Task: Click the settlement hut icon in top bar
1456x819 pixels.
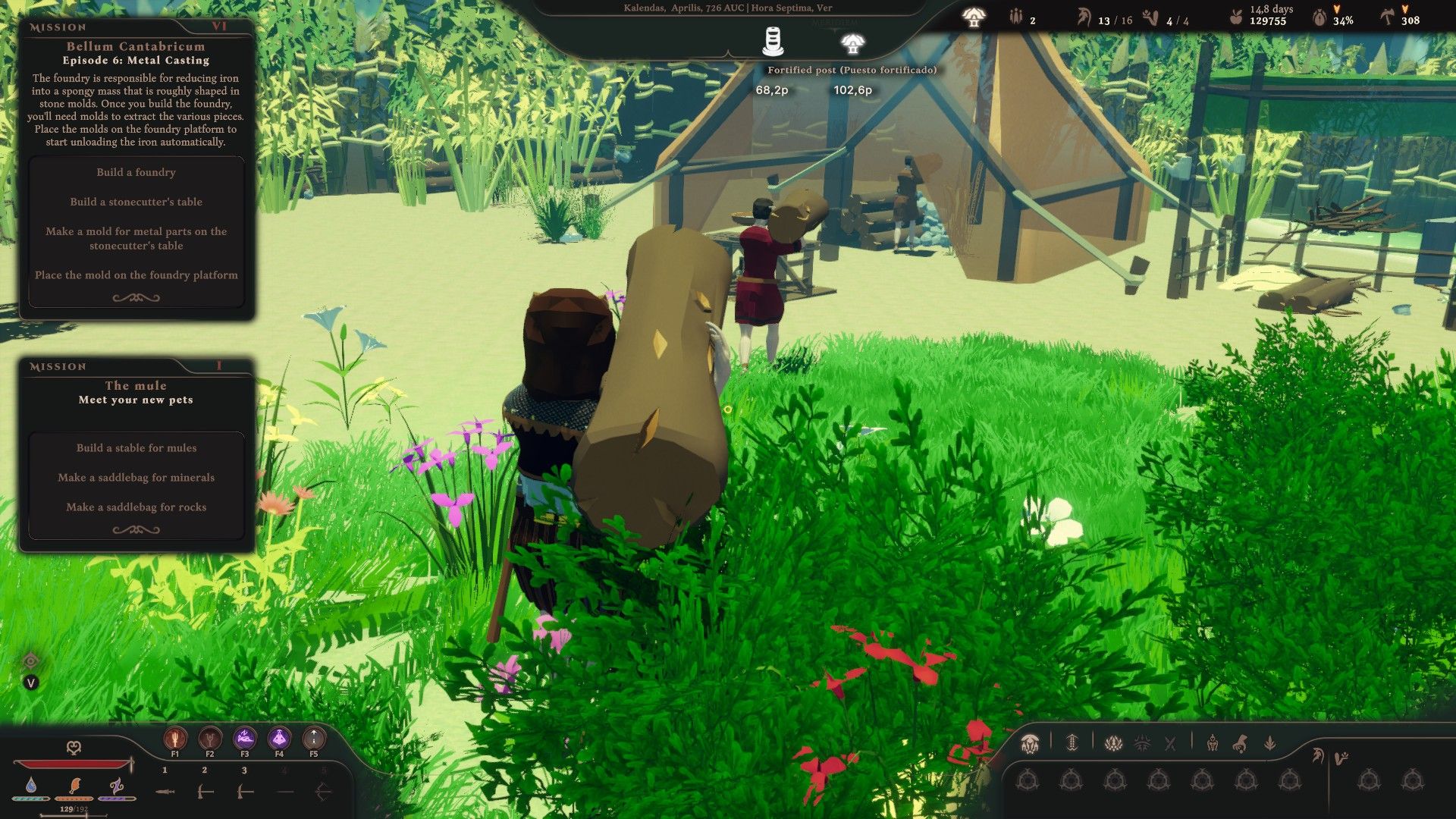Action: coord(973,18)
